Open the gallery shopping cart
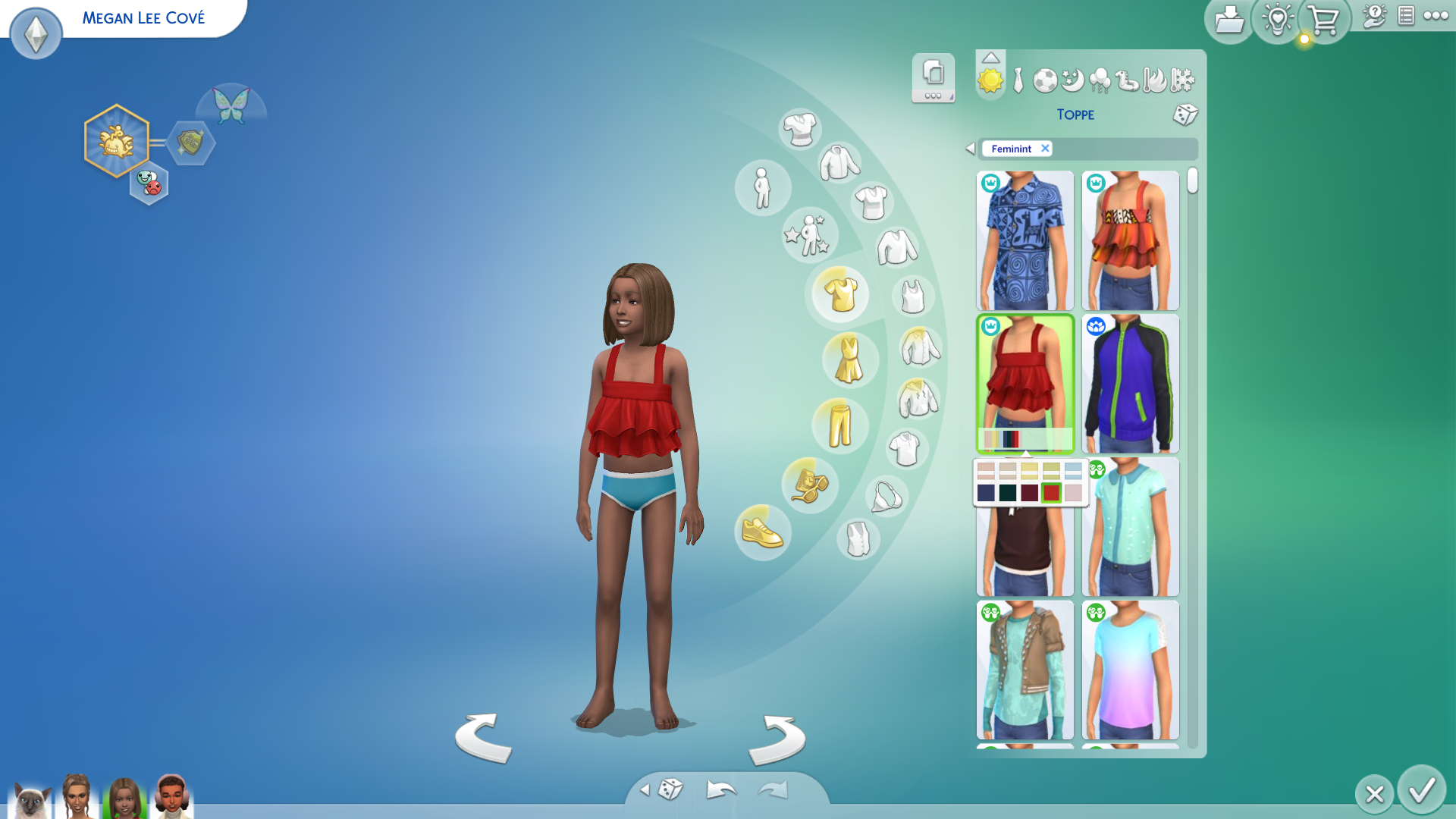This screenshot has height=819, width=1456. pyautogui.click(x=1323, y=20)
